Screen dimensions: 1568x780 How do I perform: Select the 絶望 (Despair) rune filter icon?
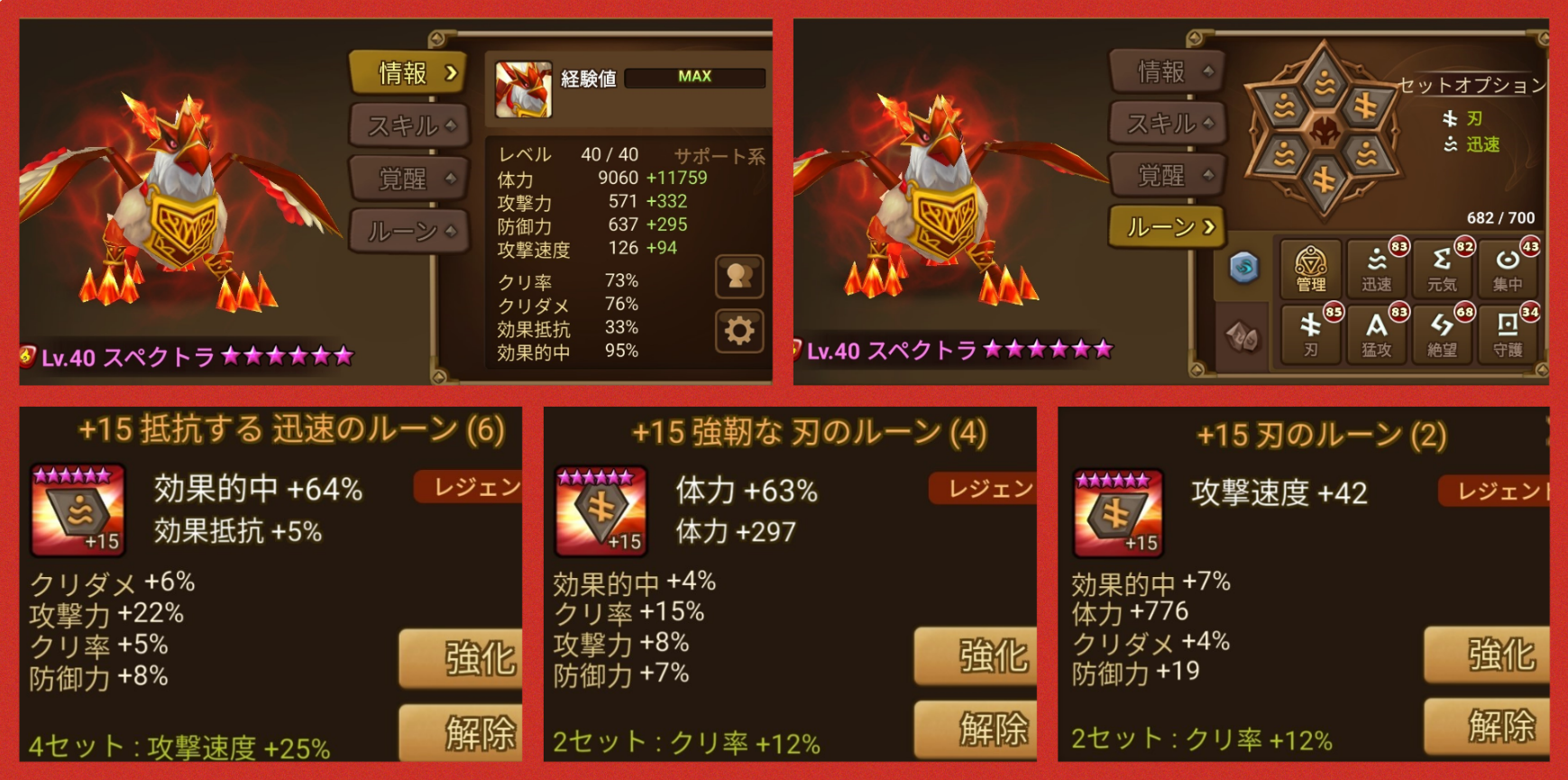click(1443, 334)
